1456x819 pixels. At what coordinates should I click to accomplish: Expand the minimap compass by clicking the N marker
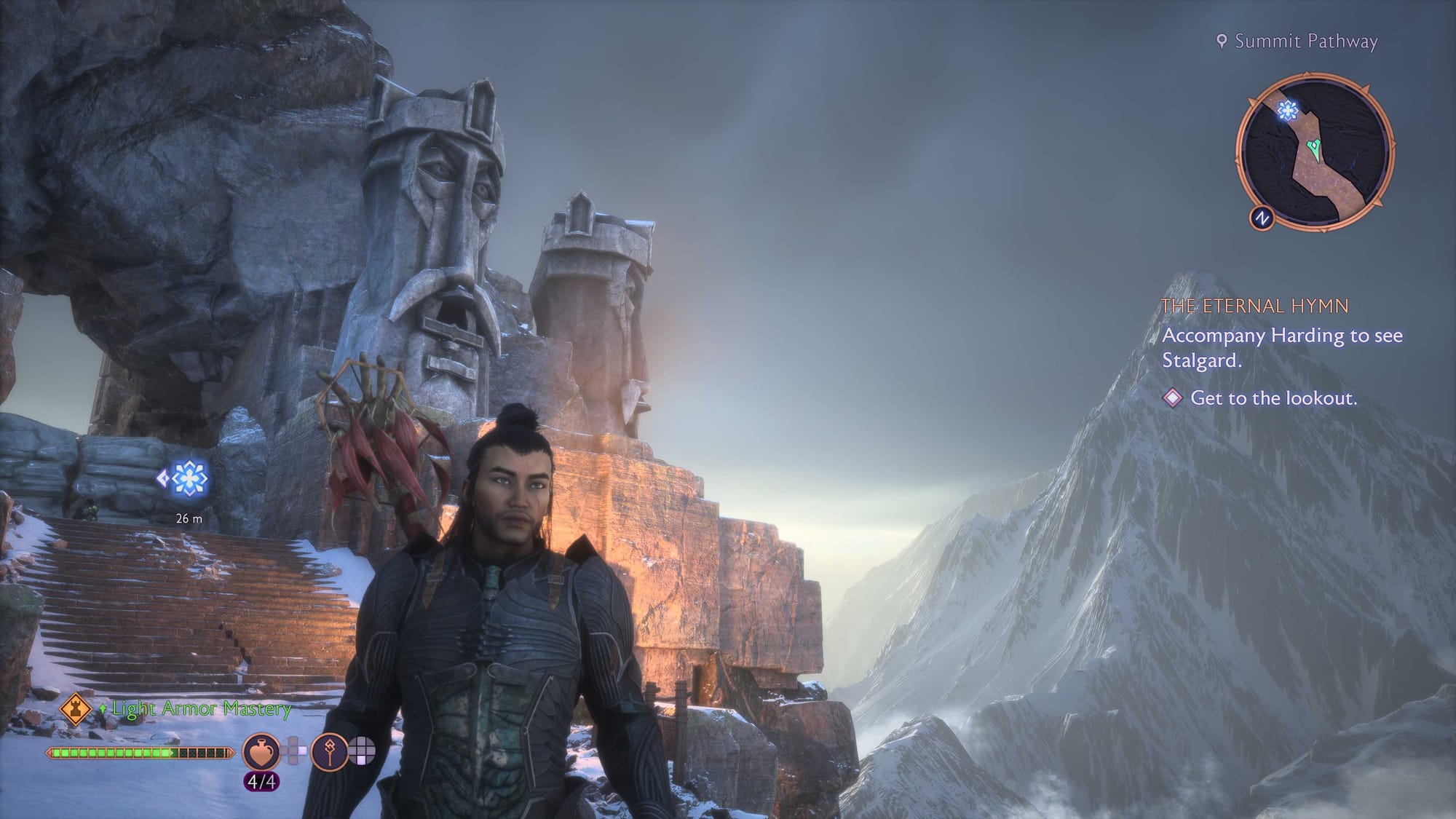pos(1263,217)
